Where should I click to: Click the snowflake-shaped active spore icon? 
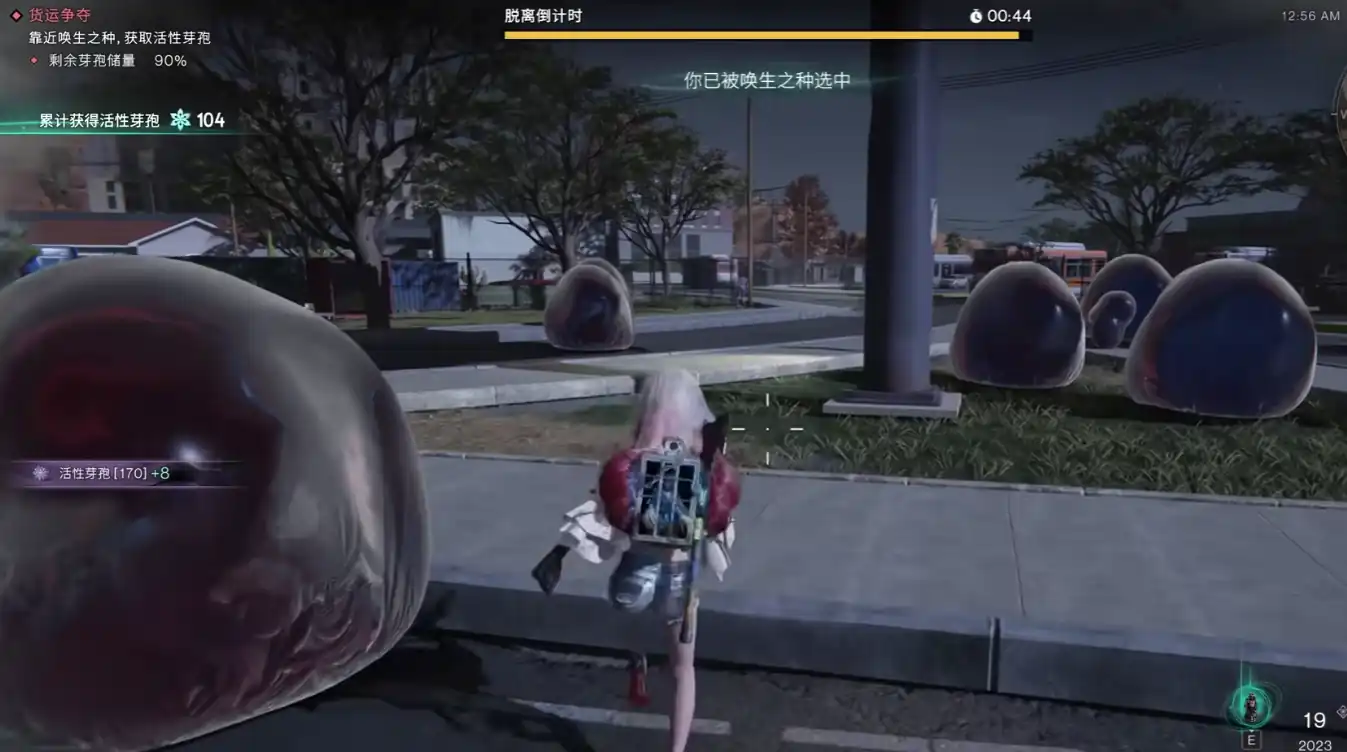click(x=180, y=120)
